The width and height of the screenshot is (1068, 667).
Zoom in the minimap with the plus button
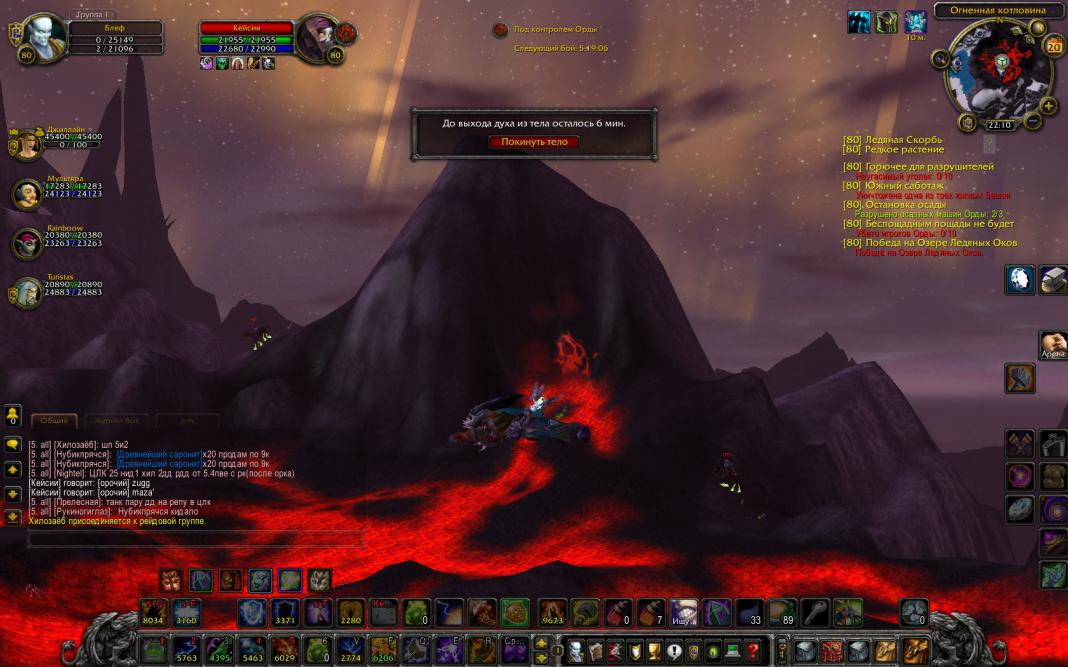1049,105
